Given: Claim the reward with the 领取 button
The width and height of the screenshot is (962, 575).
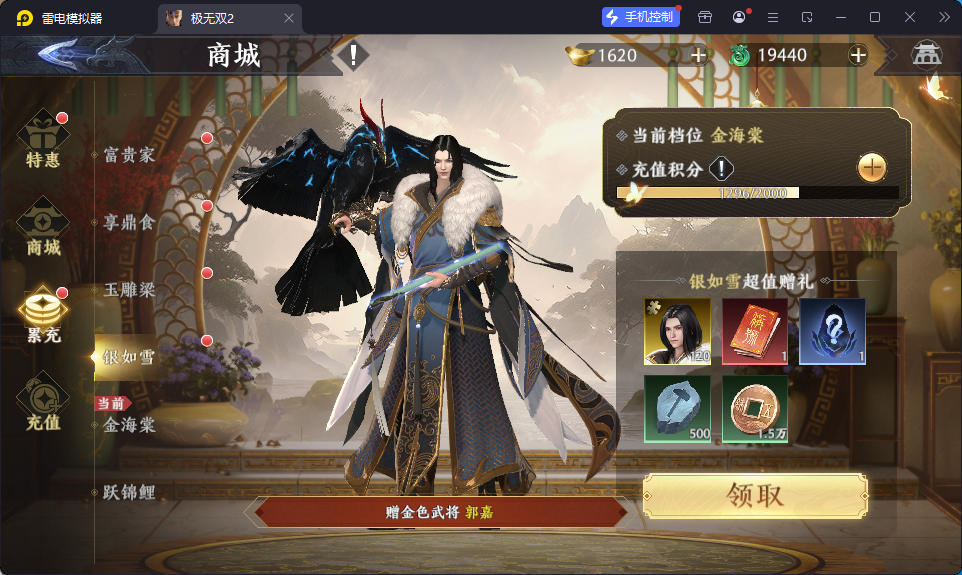Looking at the screenshot, I should pyautogui.click(x=754, y=496).
